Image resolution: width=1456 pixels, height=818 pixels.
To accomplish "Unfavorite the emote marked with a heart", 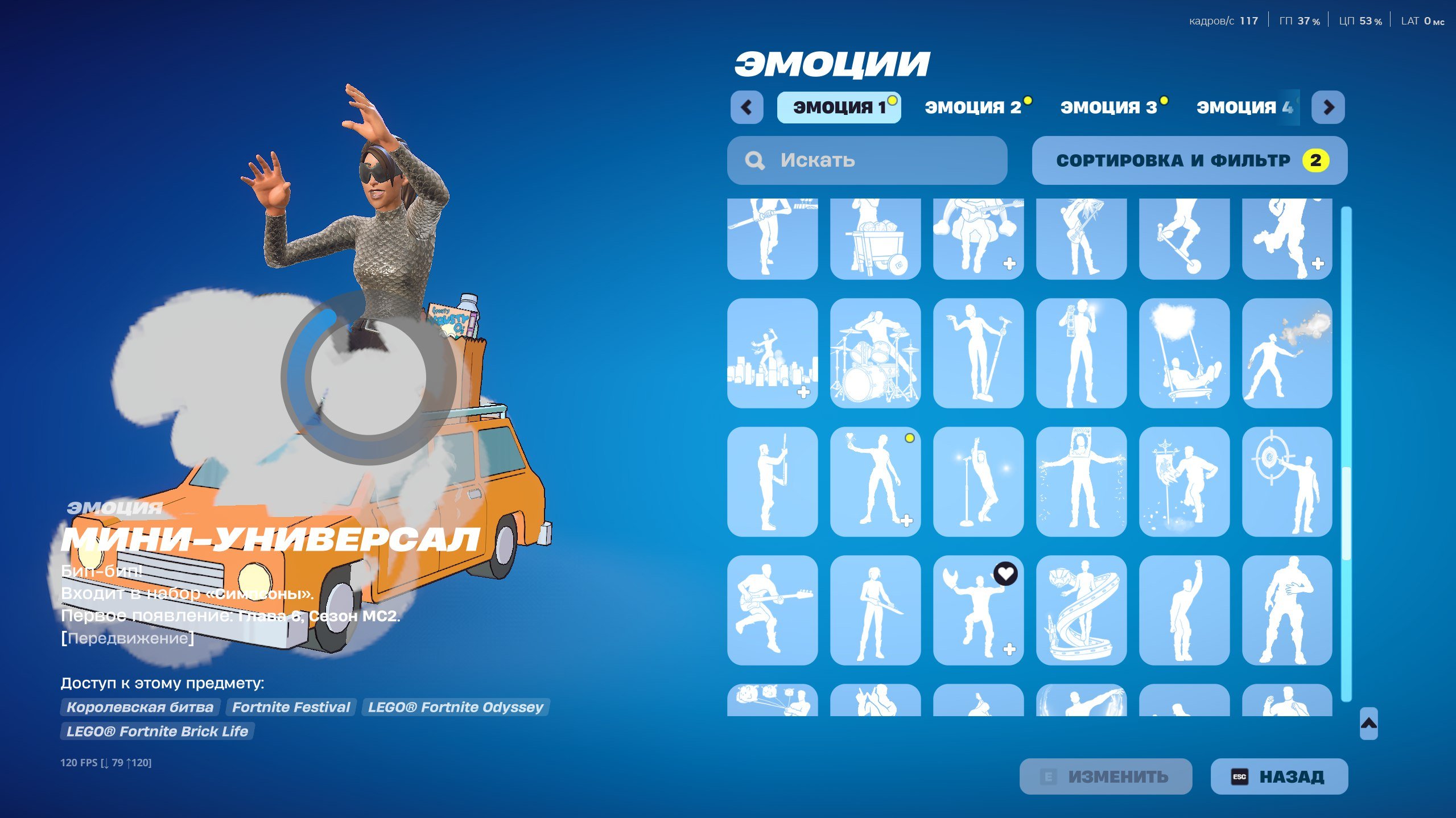I will click(x=1007, y=575).
